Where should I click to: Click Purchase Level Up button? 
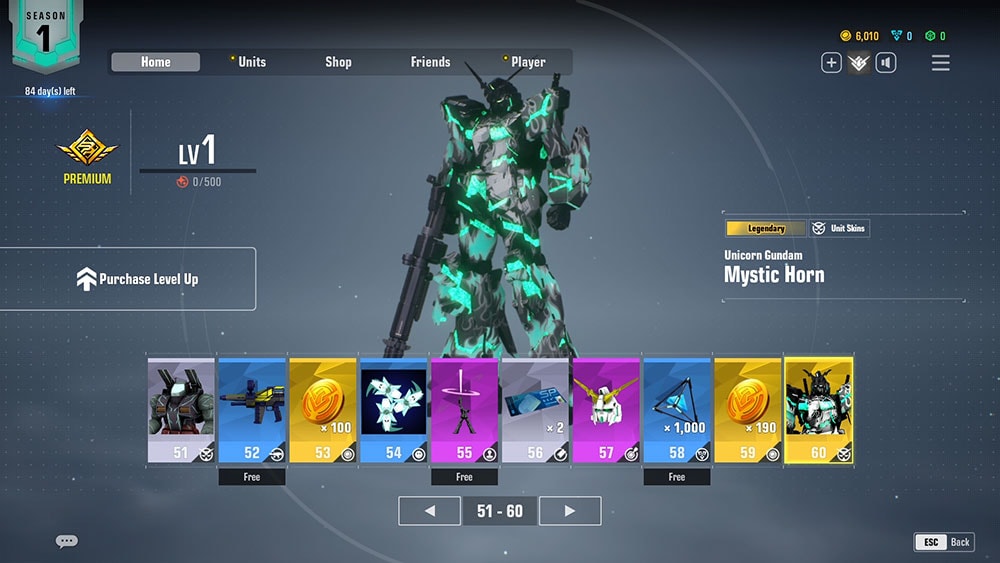(128, 279)
